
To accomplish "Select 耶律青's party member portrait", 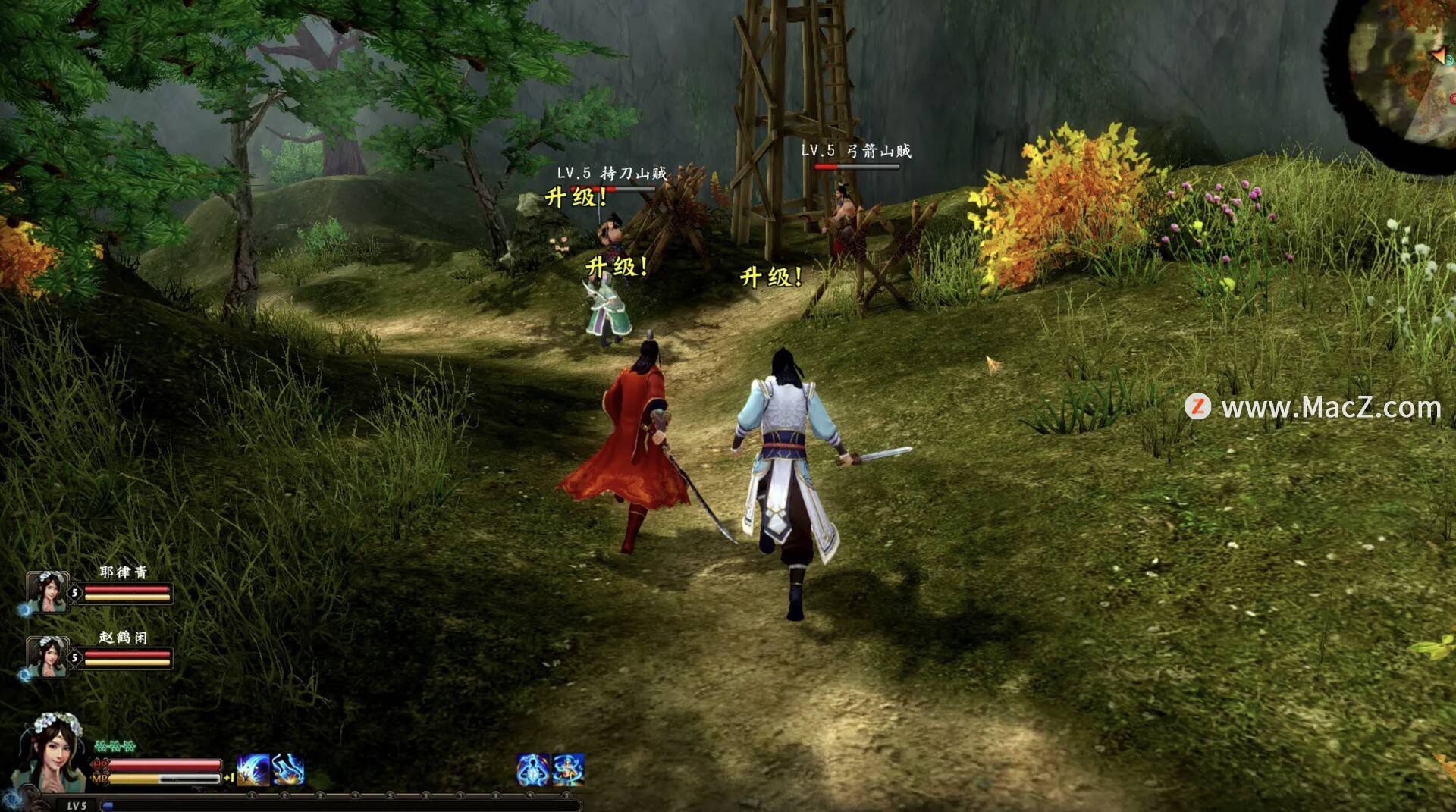I will tap(47, 594).
